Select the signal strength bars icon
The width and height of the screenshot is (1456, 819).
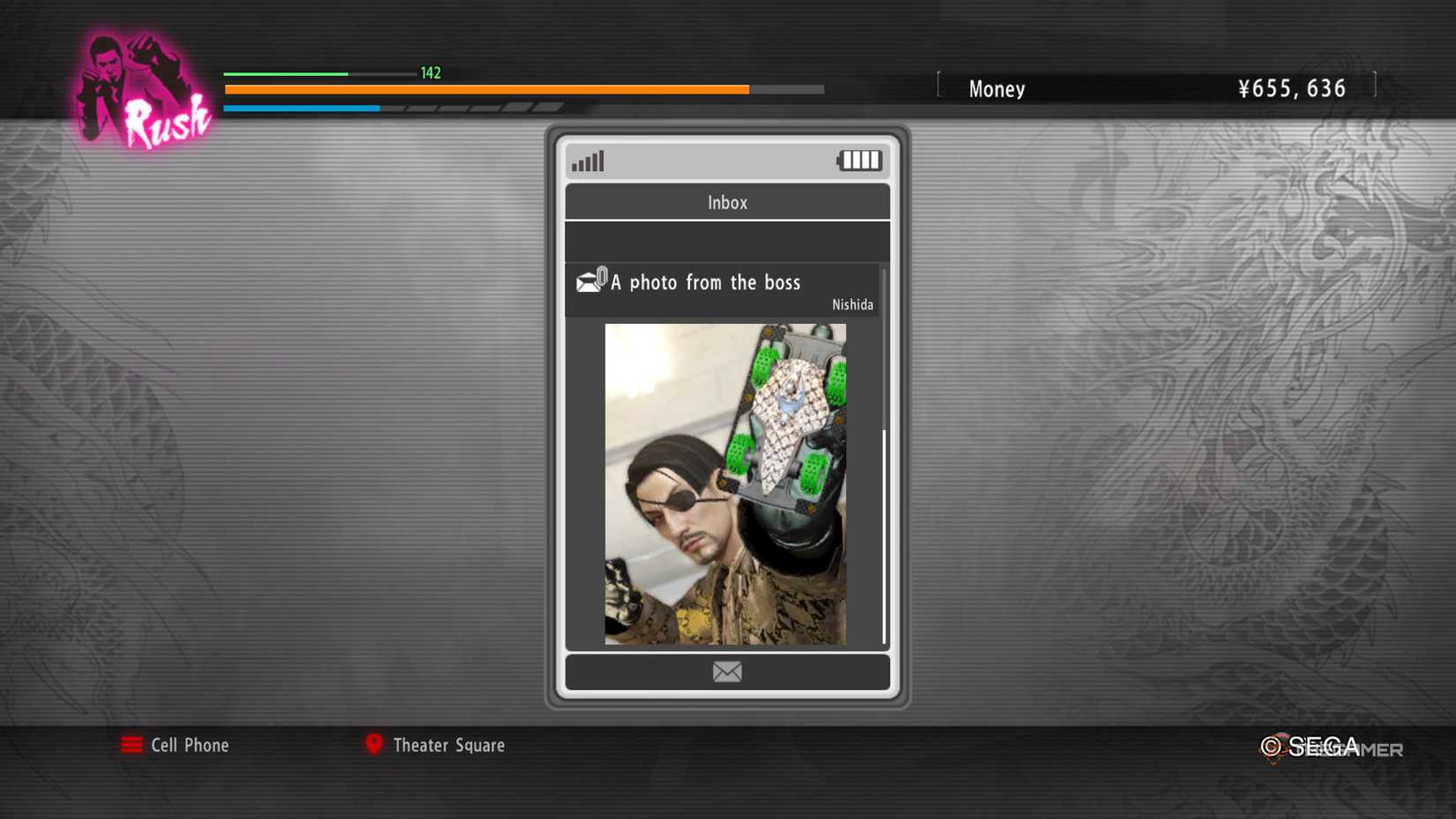589,161
